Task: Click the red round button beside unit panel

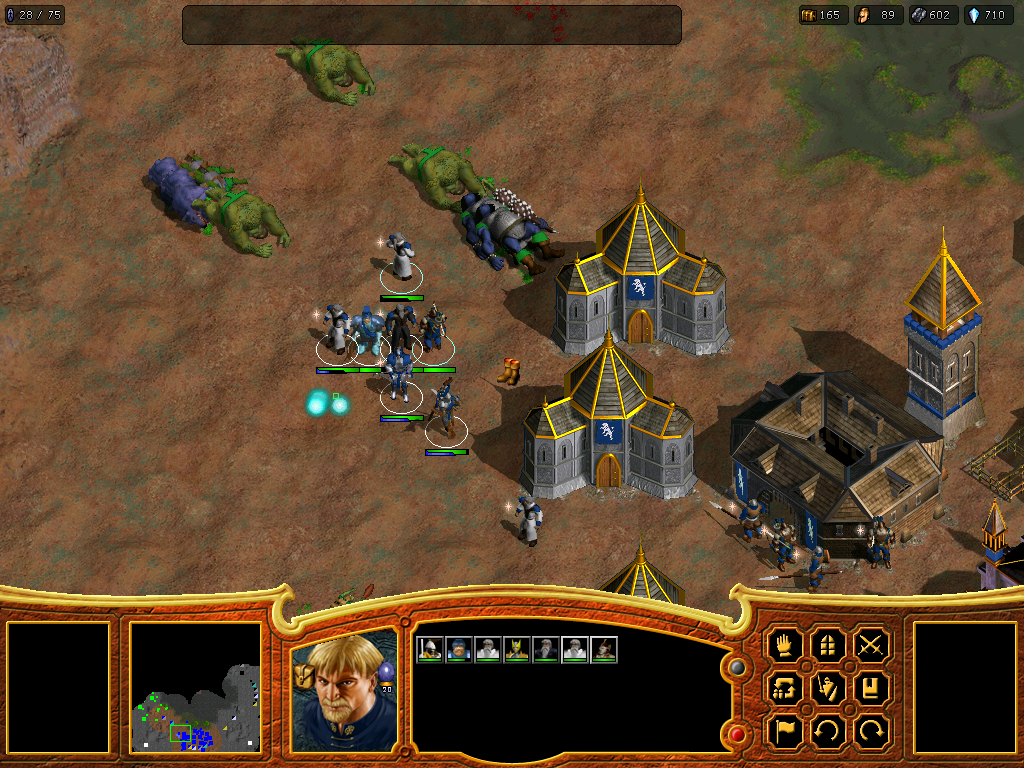Action: point(737,735)
